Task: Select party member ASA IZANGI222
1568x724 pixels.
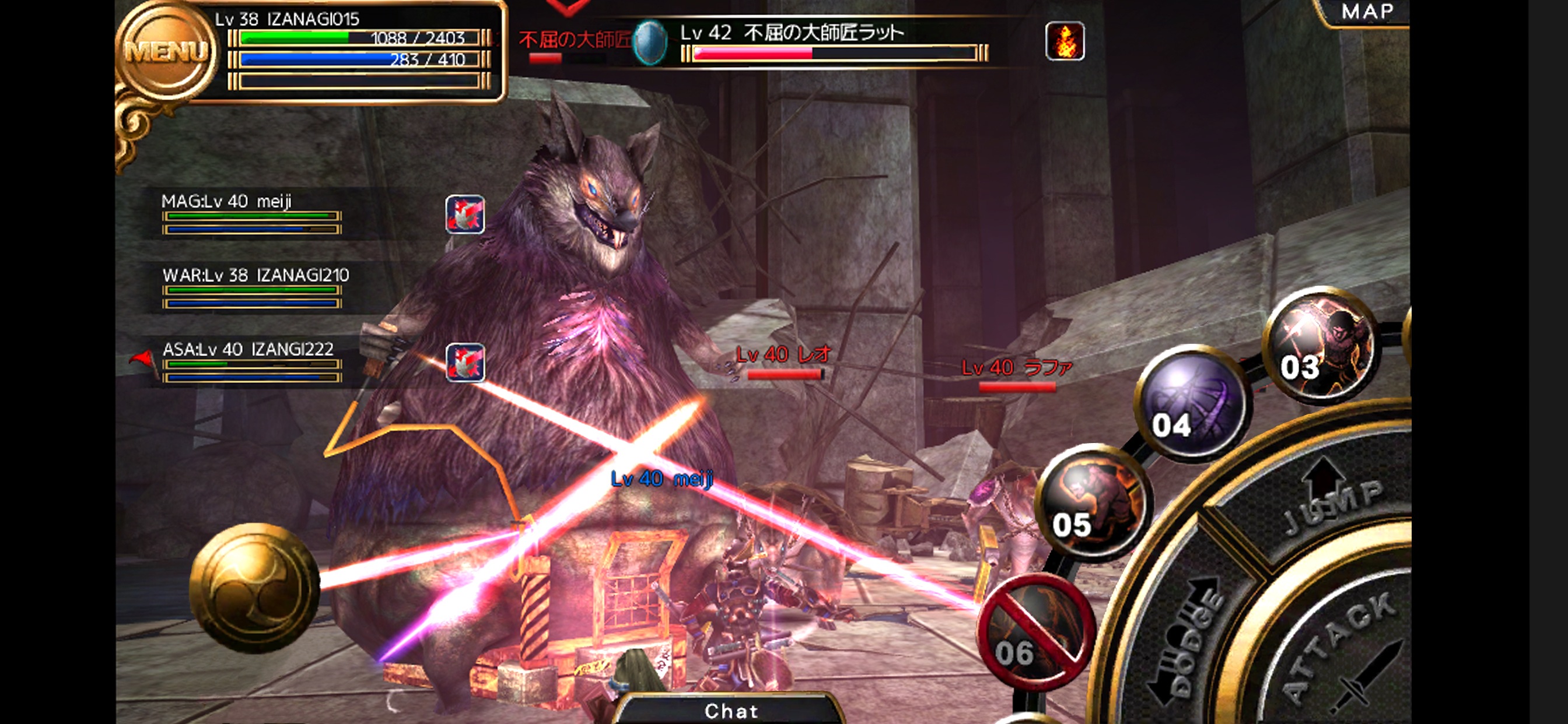Action: (x=251, y=362)
